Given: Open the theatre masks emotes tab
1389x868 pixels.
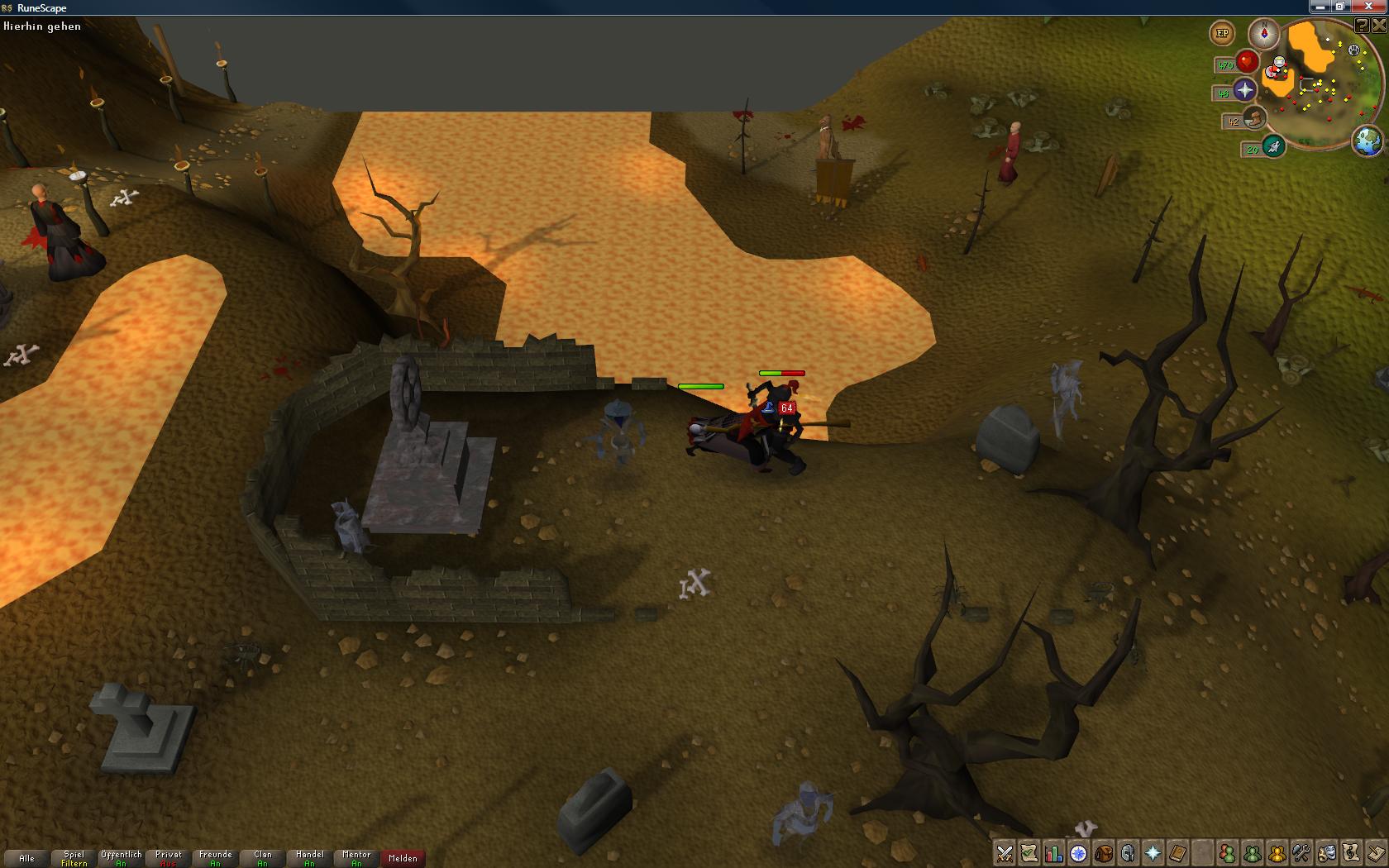Looking at the screenshot, I should pyautogui.click(x=1326, y=853).
